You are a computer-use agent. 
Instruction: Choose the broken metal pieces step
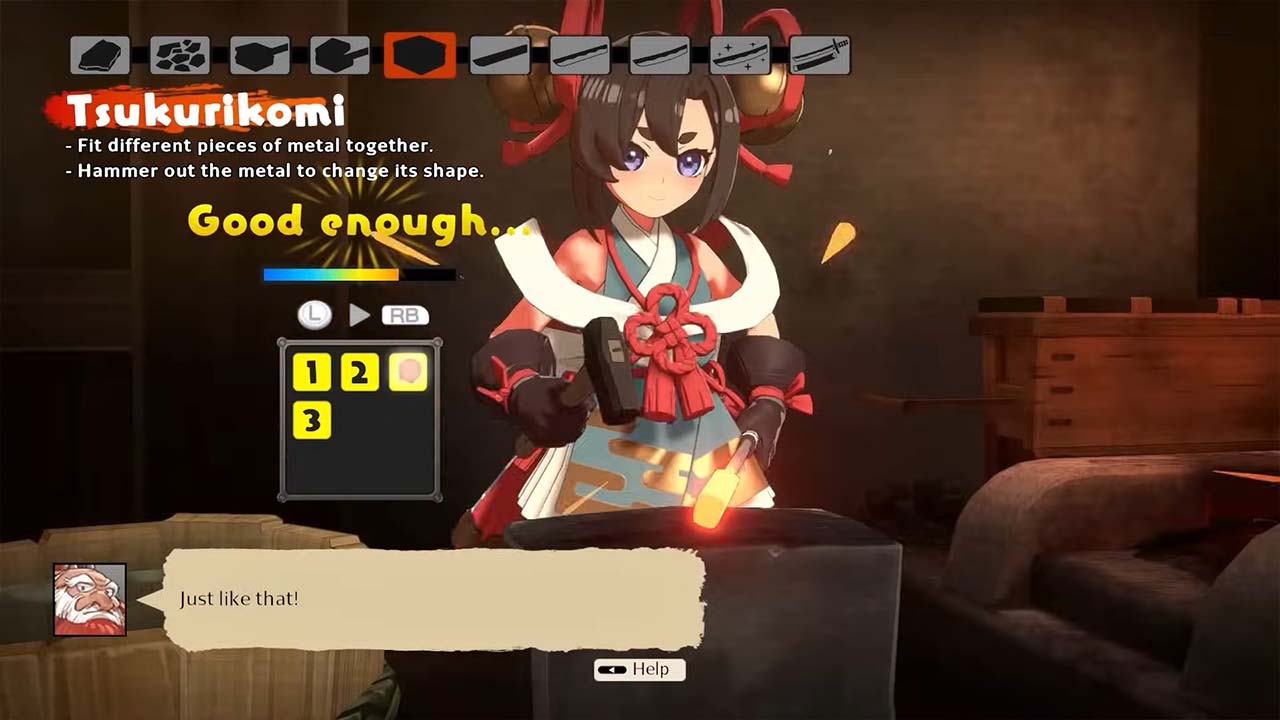click(180, 55)
